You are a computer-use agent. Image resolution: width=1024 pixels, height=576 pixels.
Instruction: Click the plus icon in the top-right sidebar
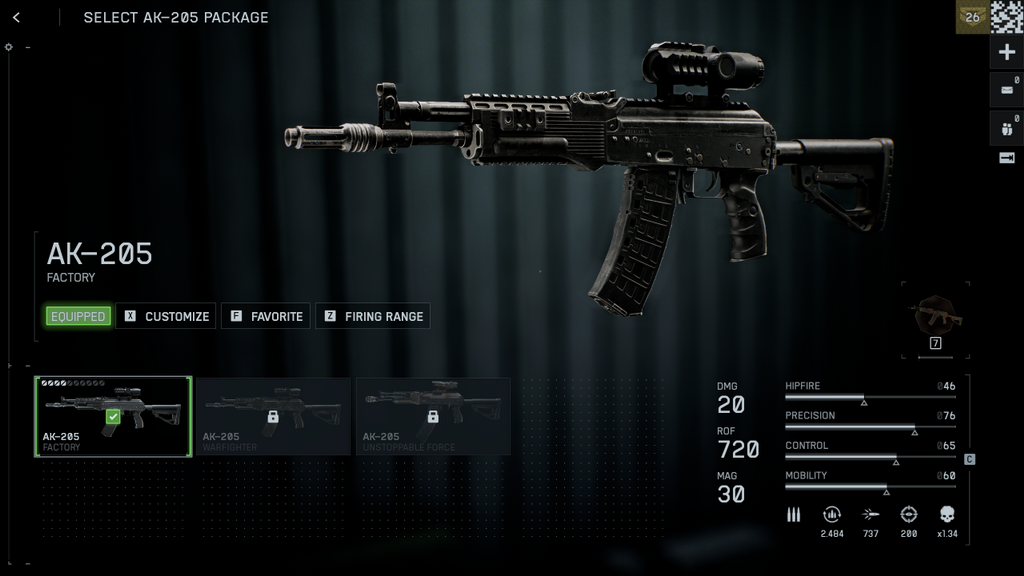point(1006,53)
